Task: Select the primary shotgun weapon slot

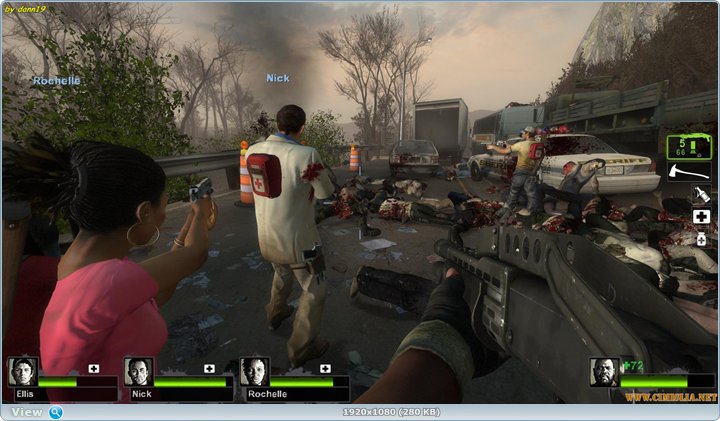Action: (689, 147)
